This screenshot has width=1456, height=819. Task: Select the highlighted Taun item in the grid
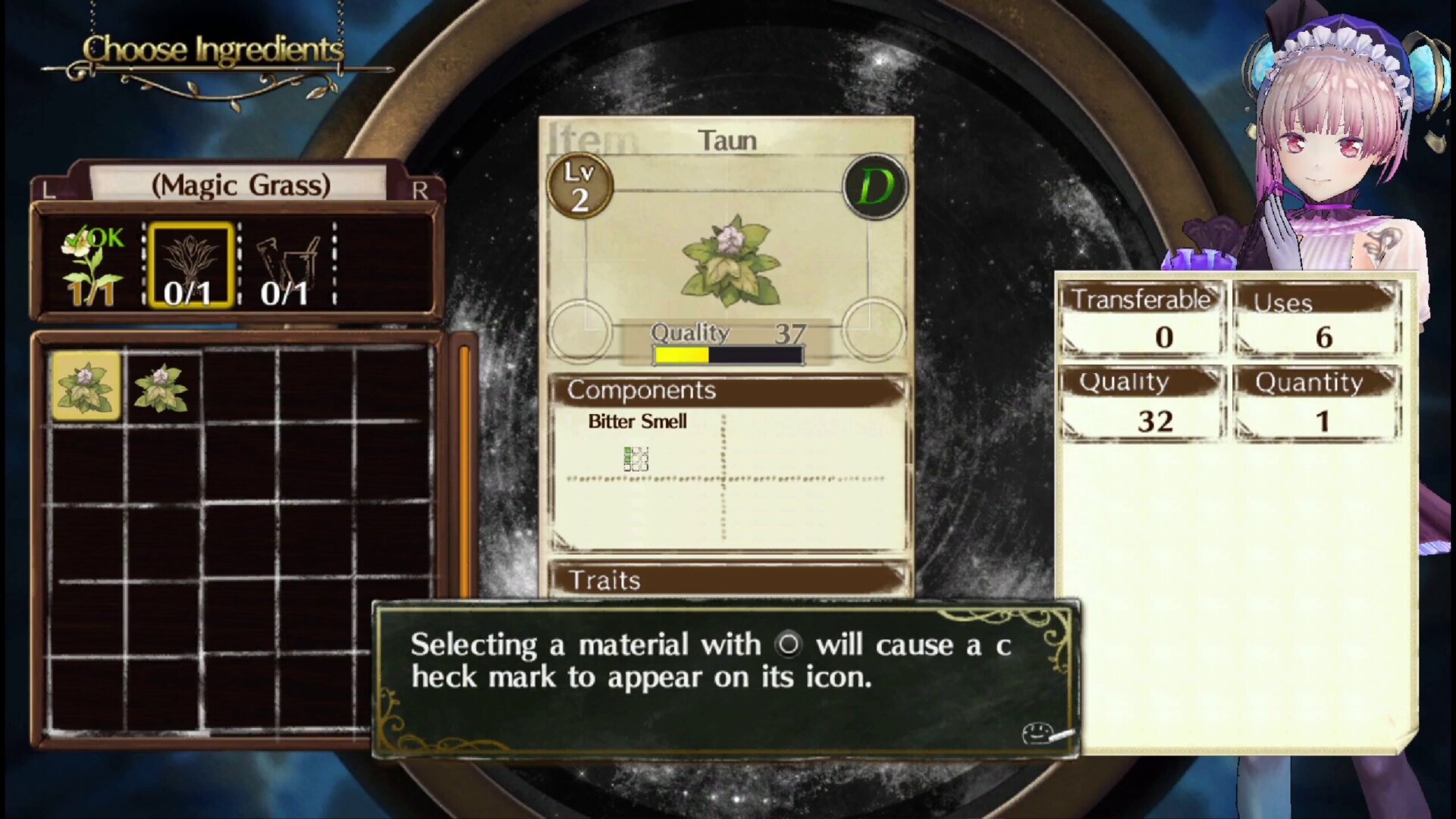click(86, 386)
